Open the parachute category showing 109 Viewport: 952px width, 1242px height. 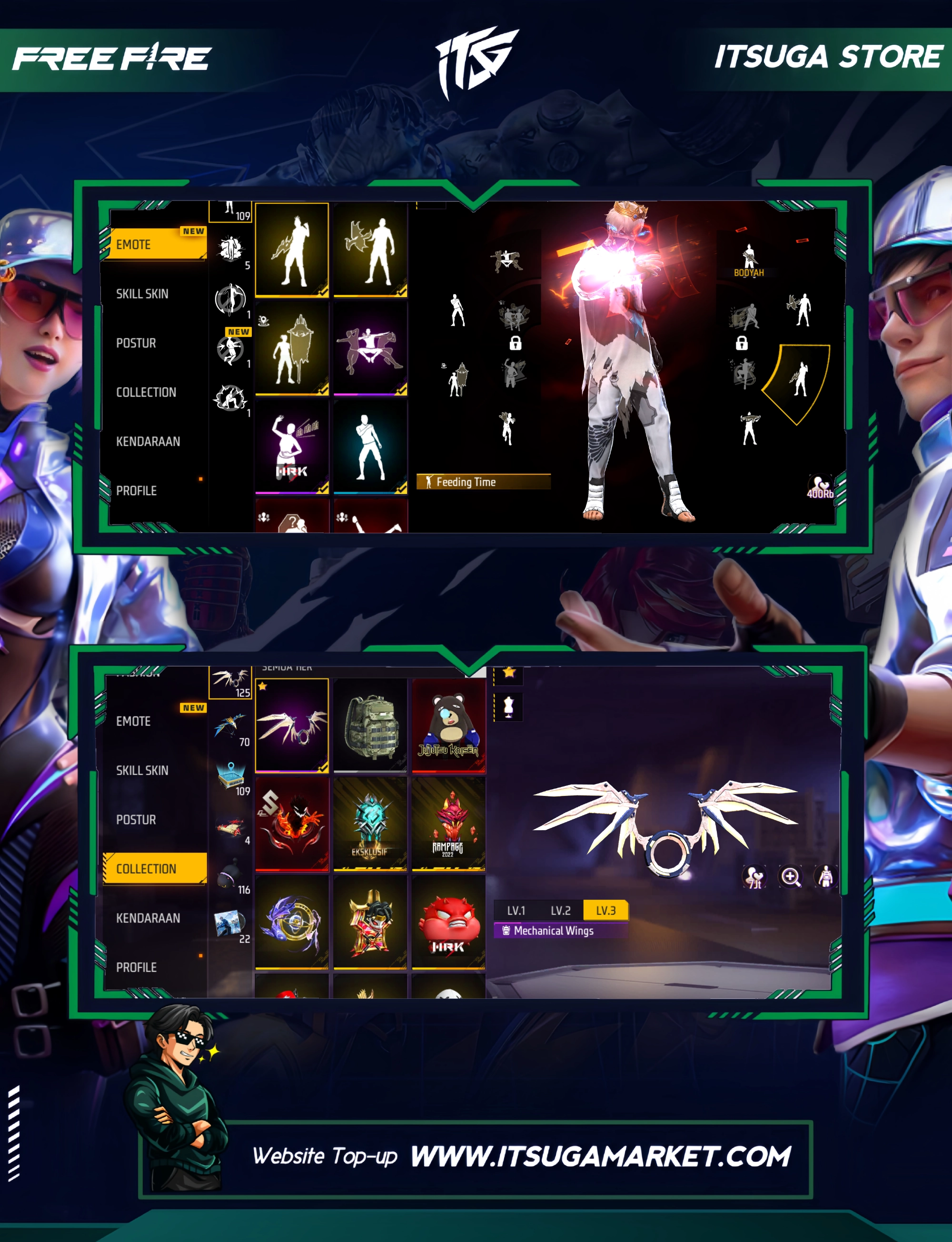tap(232, 777)
